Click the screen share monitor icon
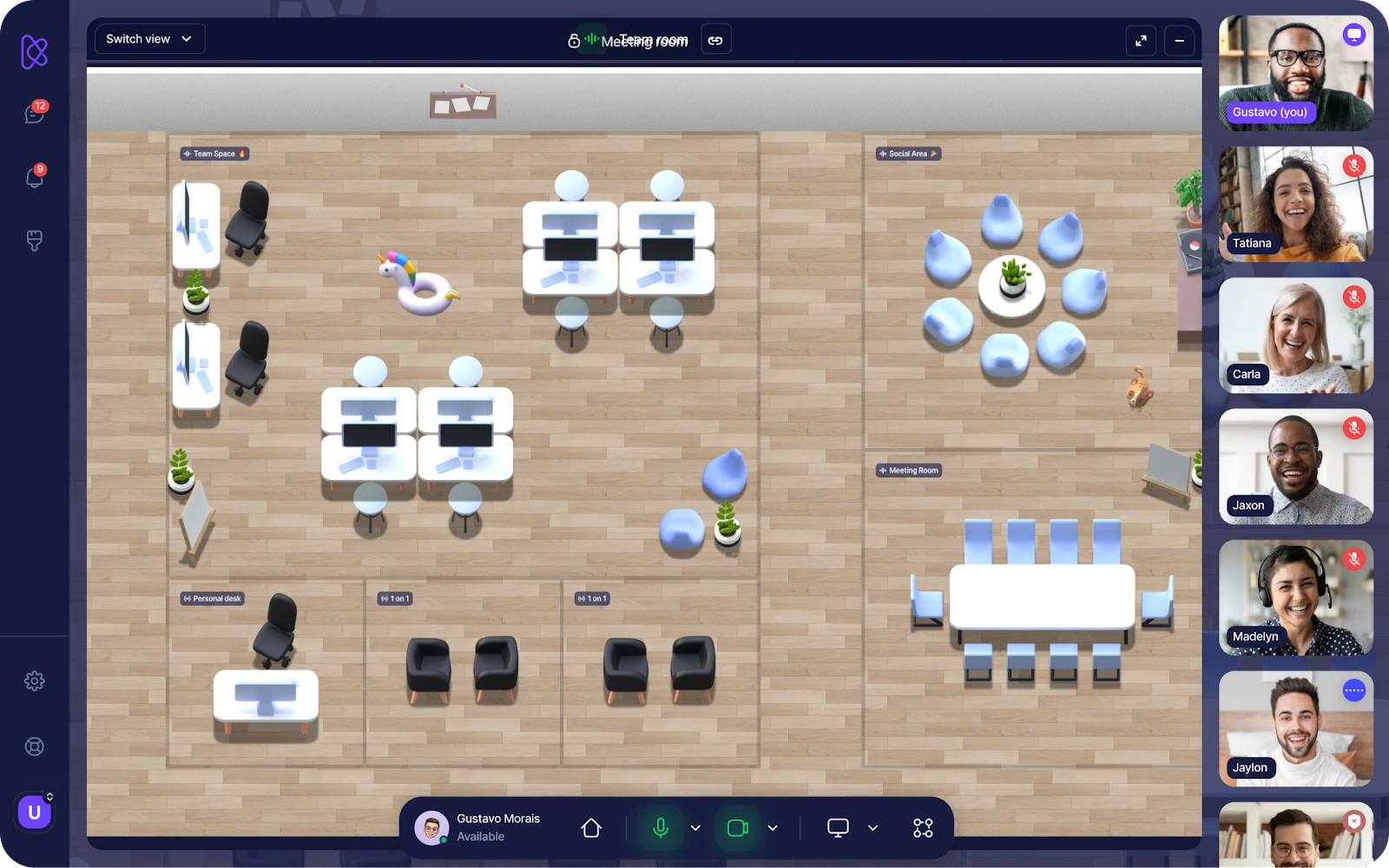The image size is (1389, 868). [x=837, y=827]
